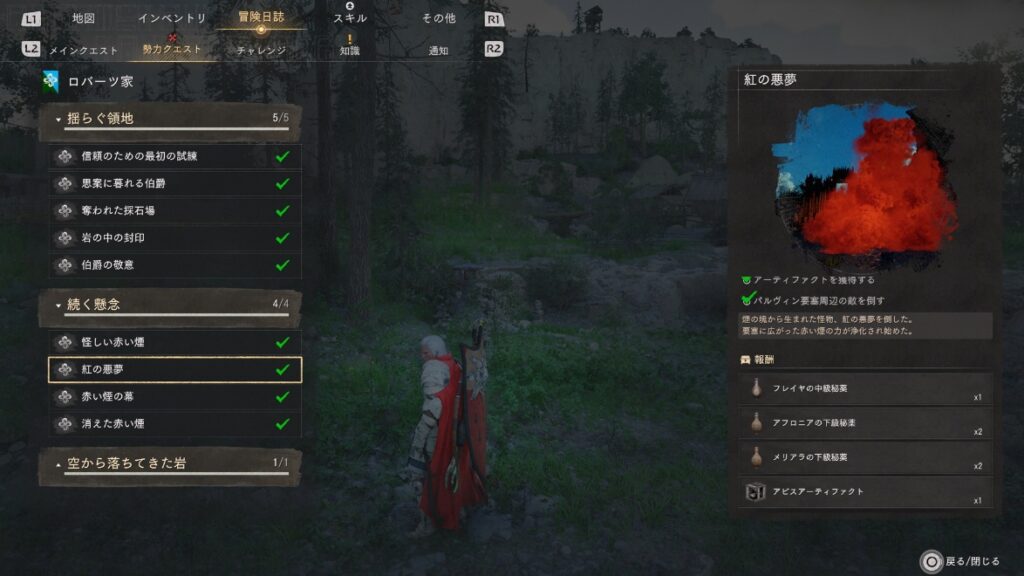Open the 地図 map tab
Image resolution: width=1024 pixels, height=576 pixels.
(x=84, y=18)
